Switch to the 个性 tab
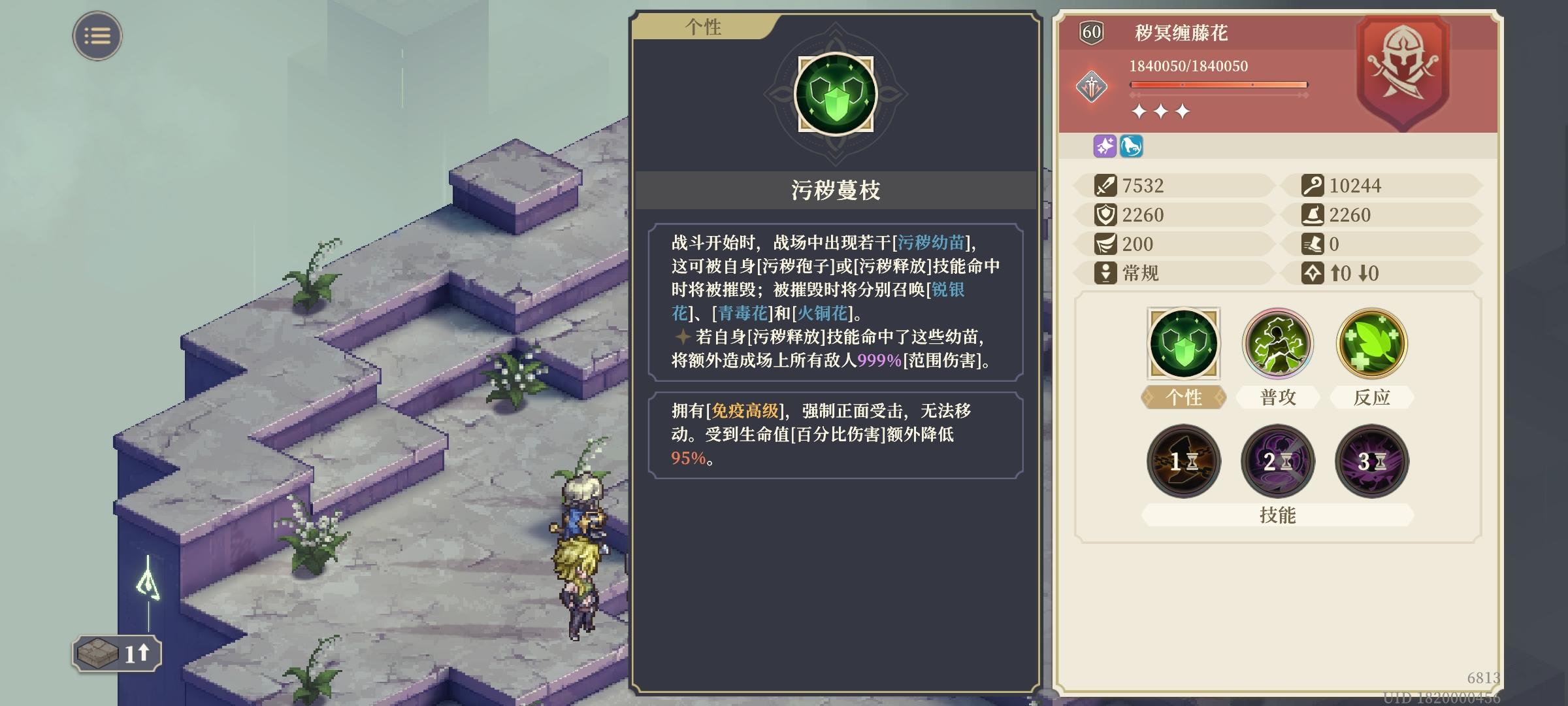The width and height of the screenshot is (1568, 706). pyautogui.click(x=1184, y=397)
